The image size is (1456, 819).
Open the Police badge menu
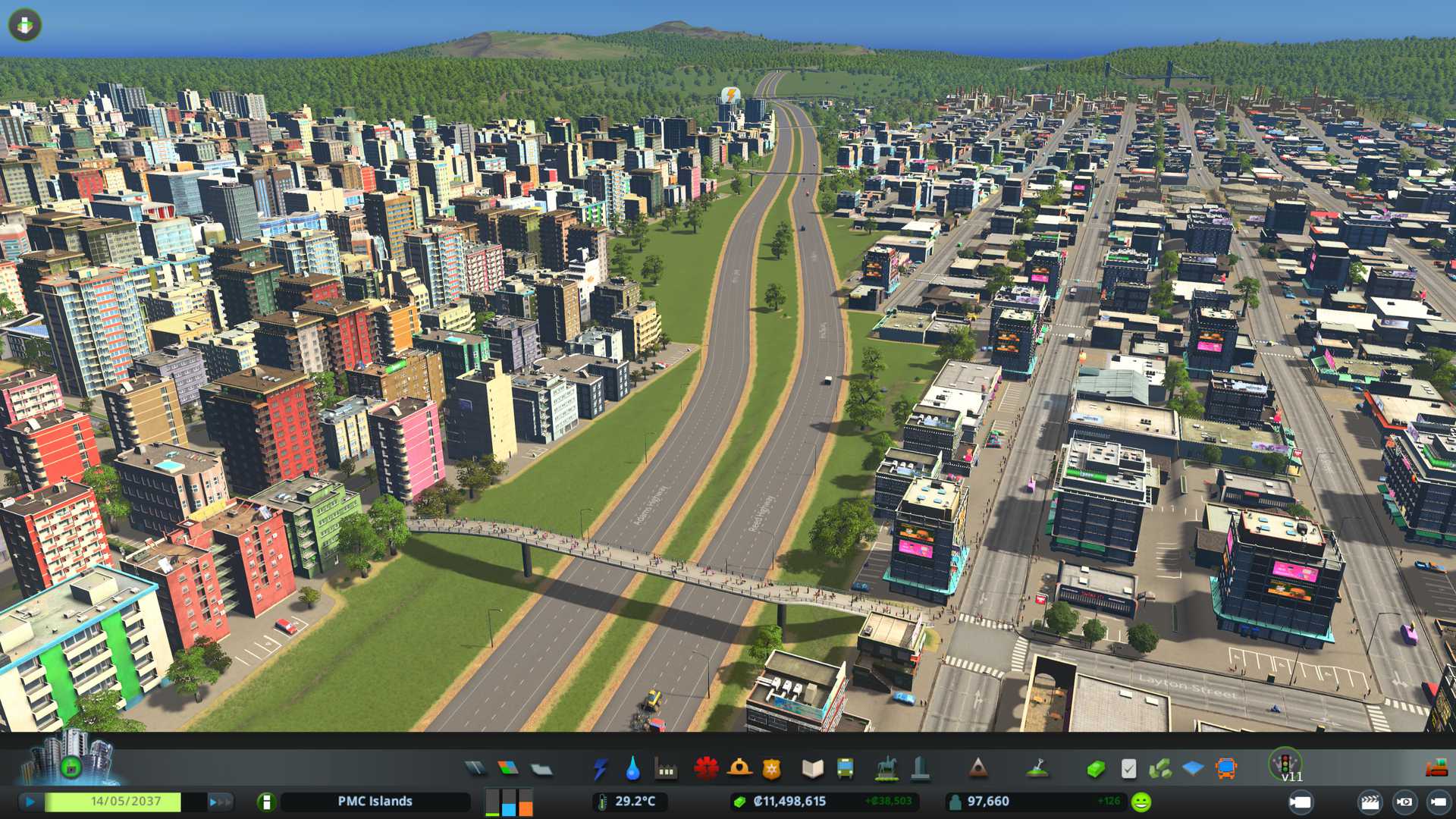tap(771, 770)
